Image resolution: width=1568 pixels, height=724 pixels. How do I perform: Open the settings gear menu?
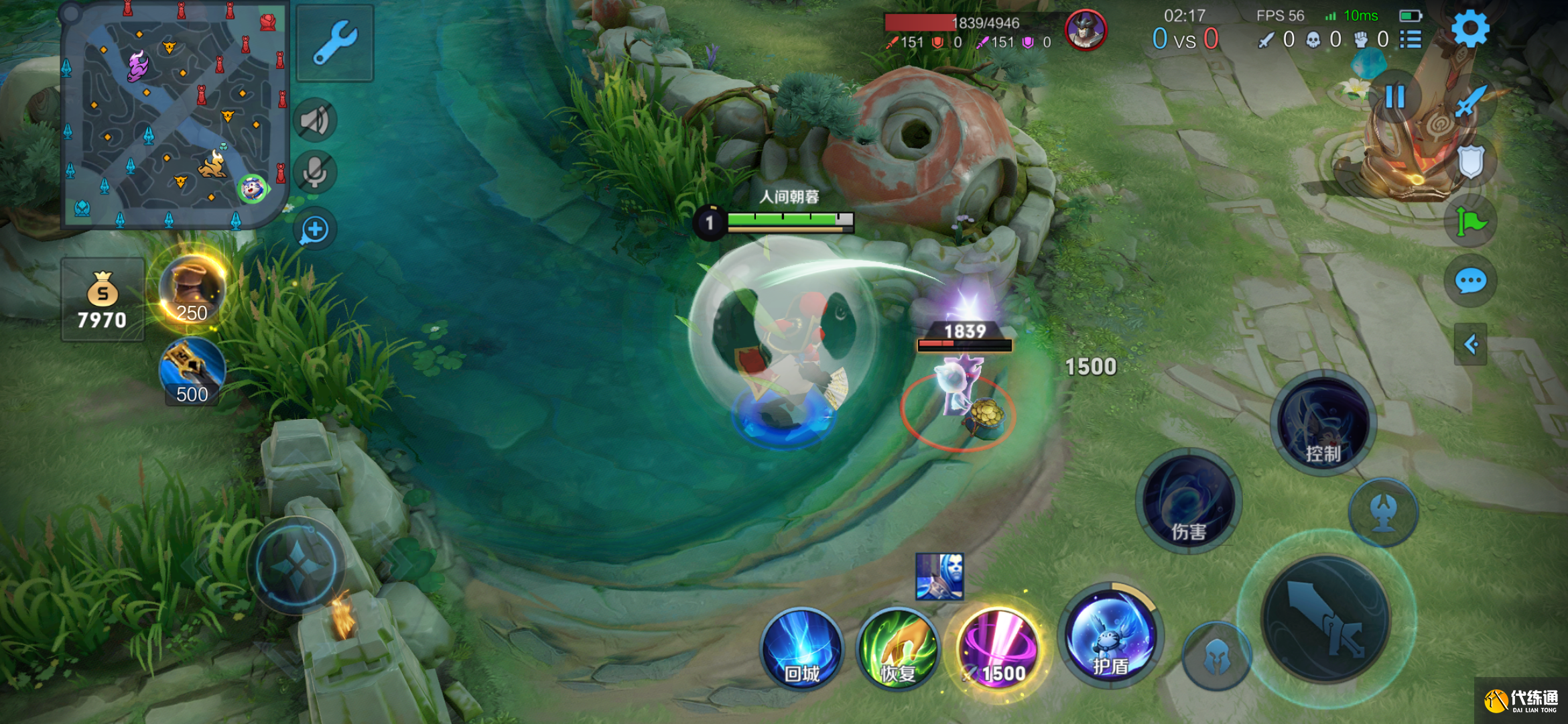point(1469,29)
